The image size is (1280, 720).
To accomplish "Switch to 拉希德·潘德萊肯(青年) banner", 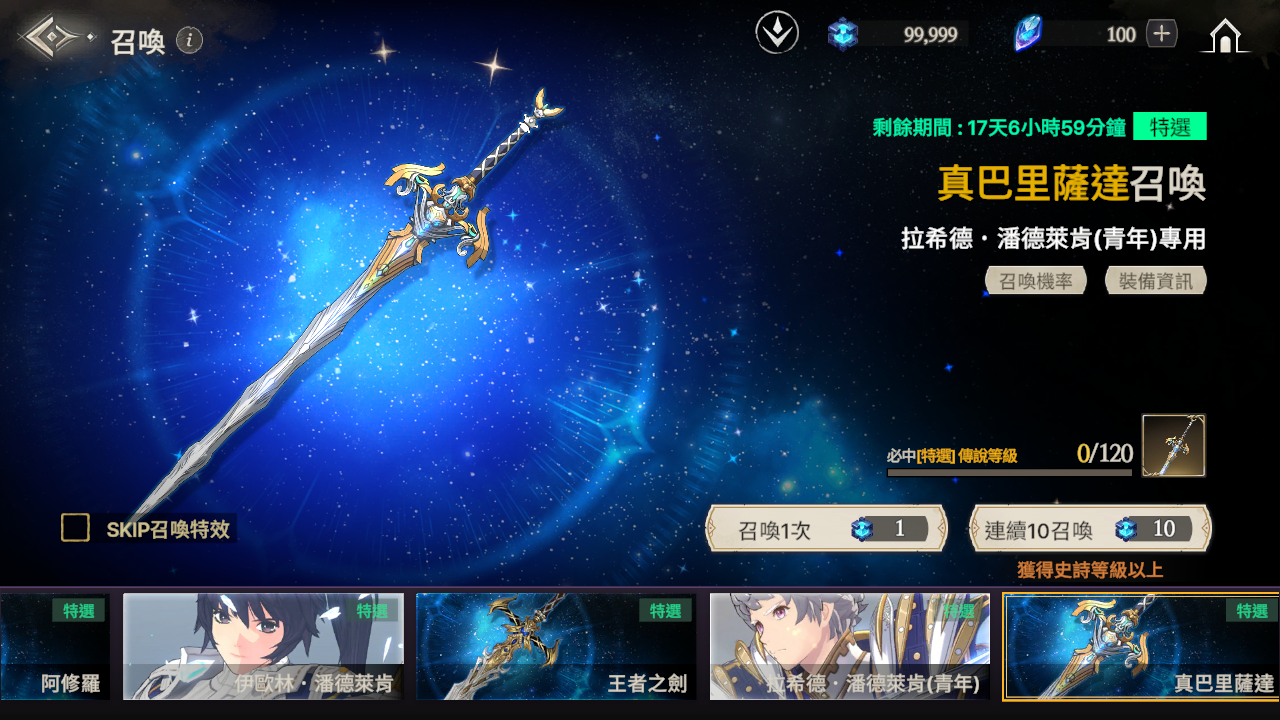I will tap(849, 646).
